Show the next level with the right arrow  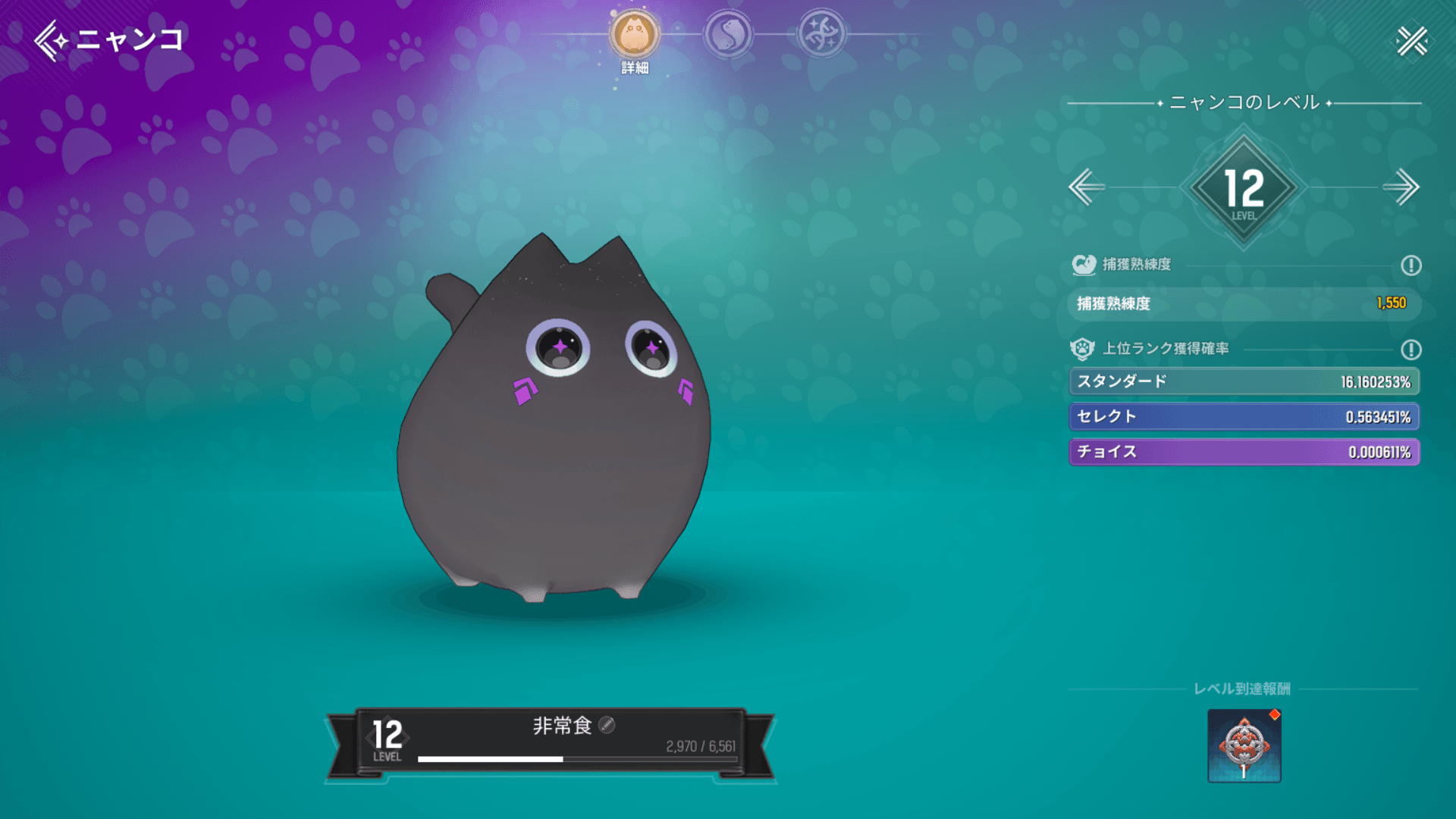point(1401,187)
